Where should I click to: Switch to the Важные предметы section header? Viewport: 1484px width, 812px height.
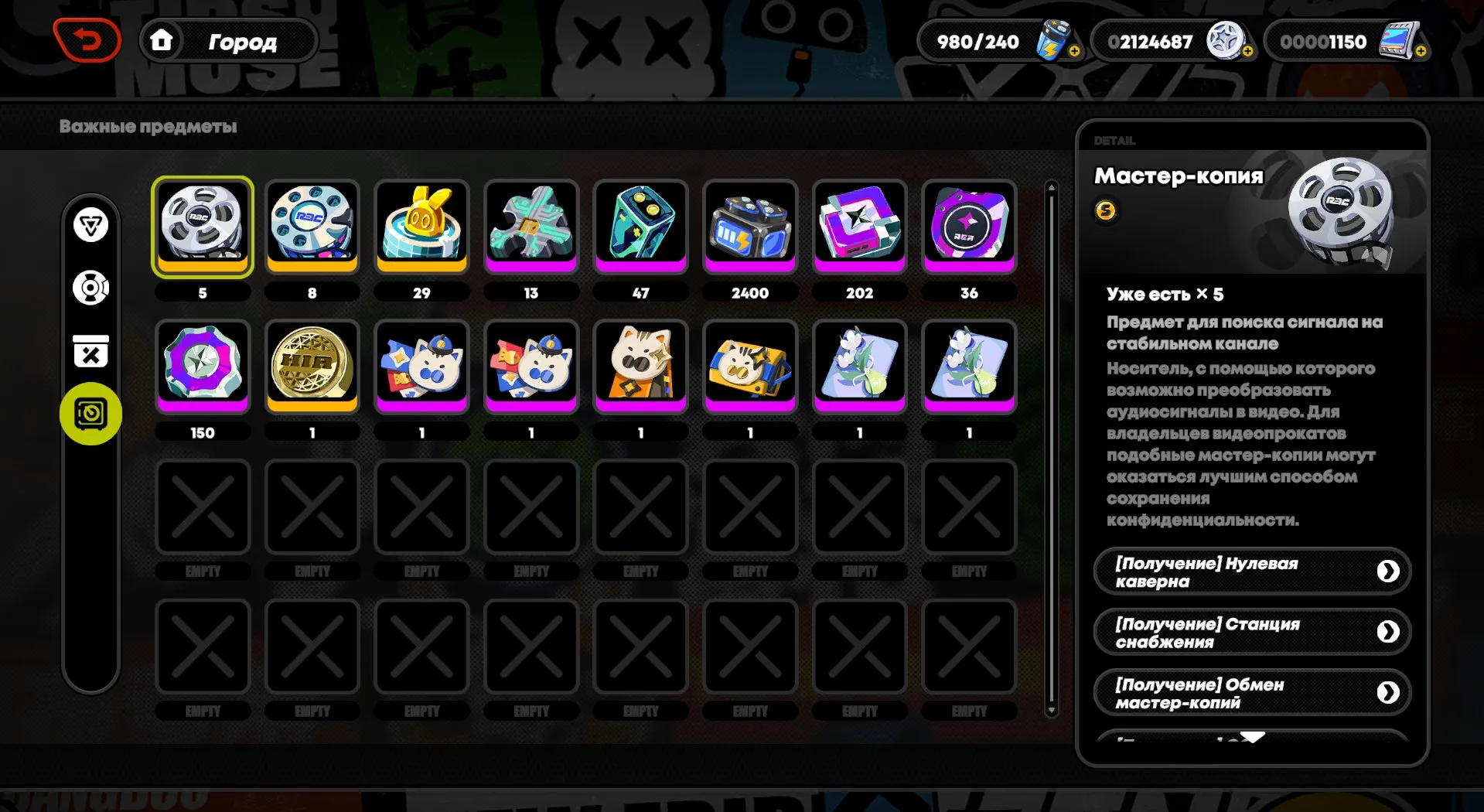coord(149,127)
